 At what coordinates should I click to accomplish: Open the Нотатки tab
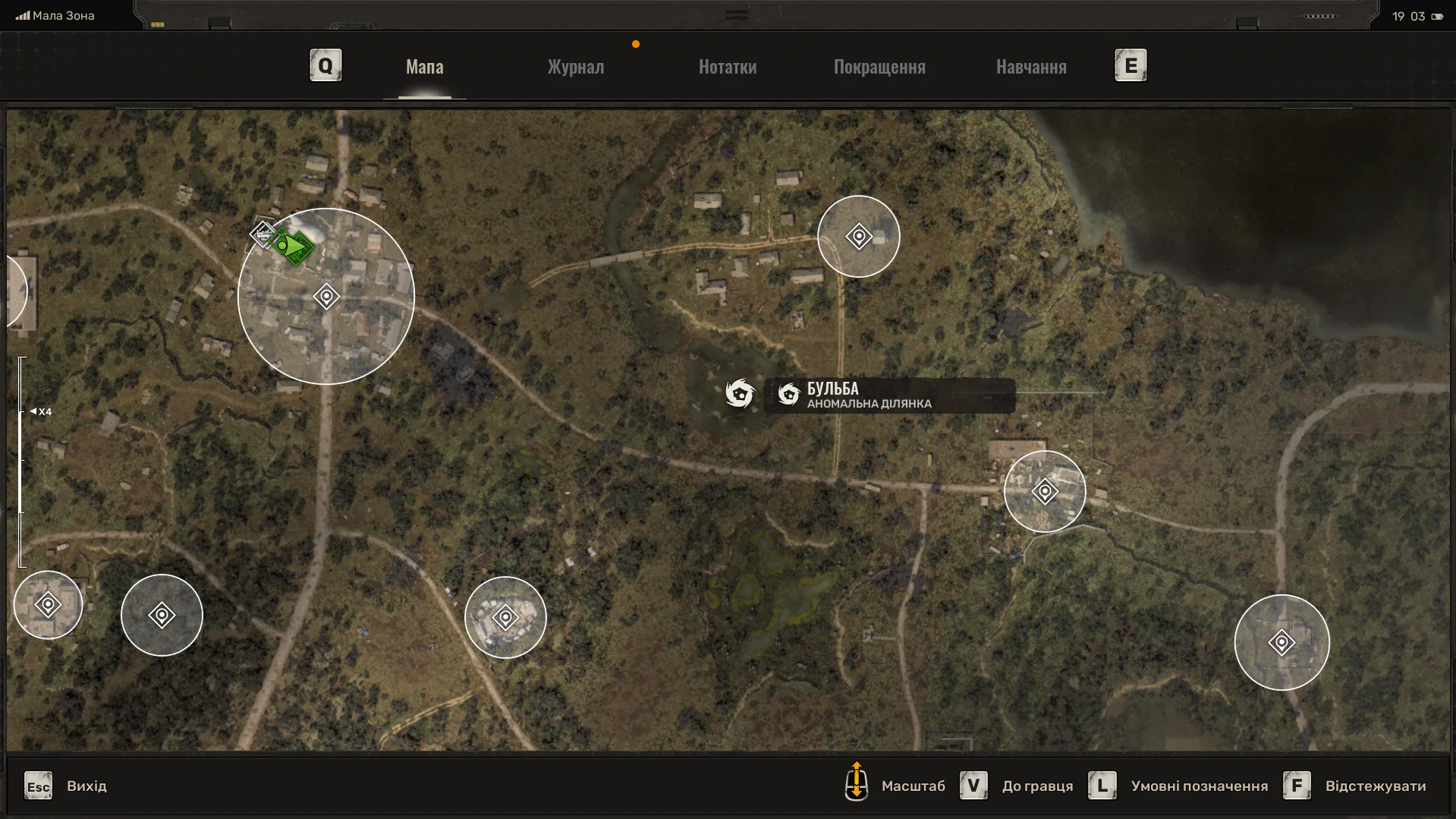727,67
